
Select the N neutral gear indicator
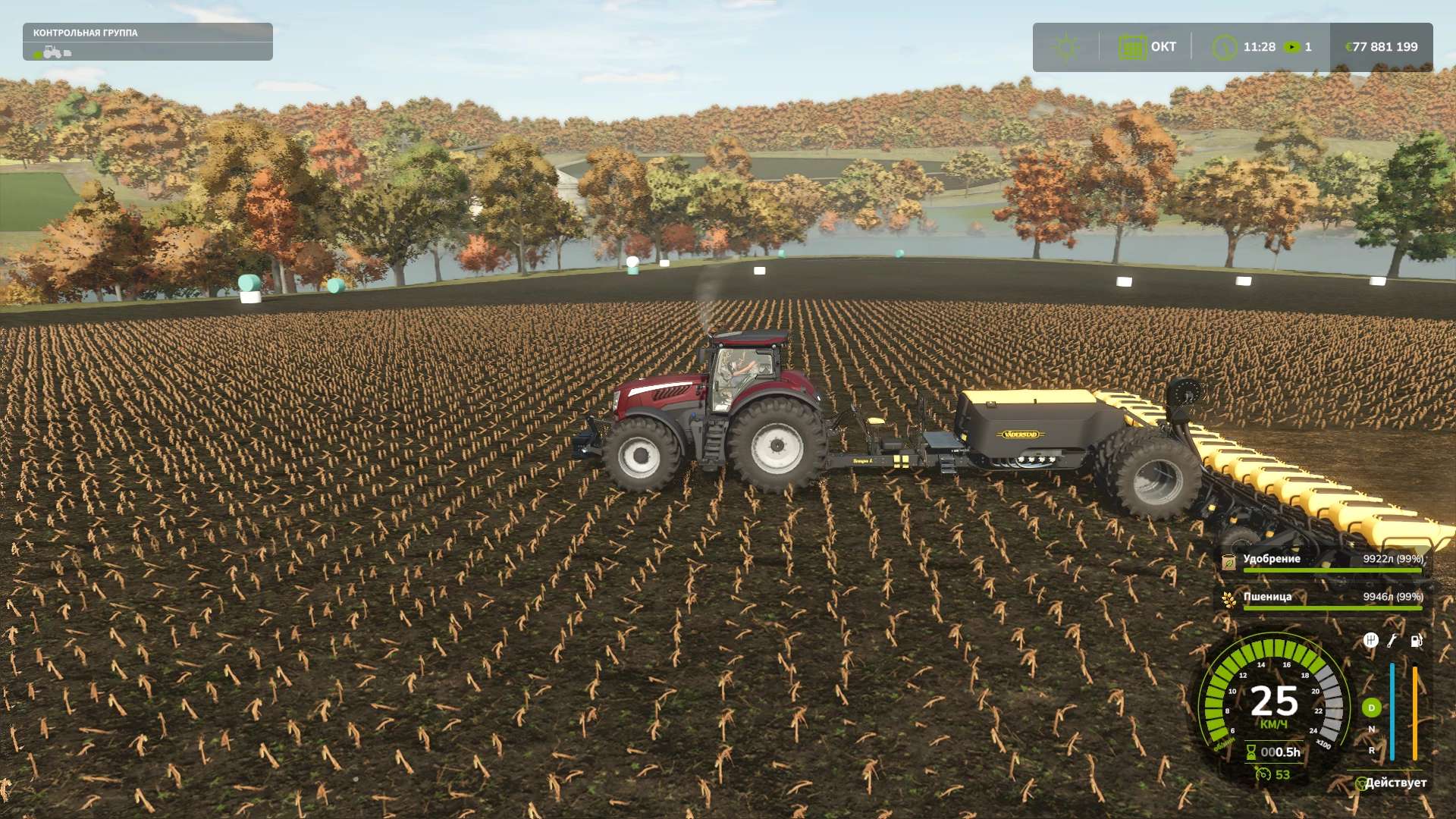pyautogui.click(x=1371, y=730)
